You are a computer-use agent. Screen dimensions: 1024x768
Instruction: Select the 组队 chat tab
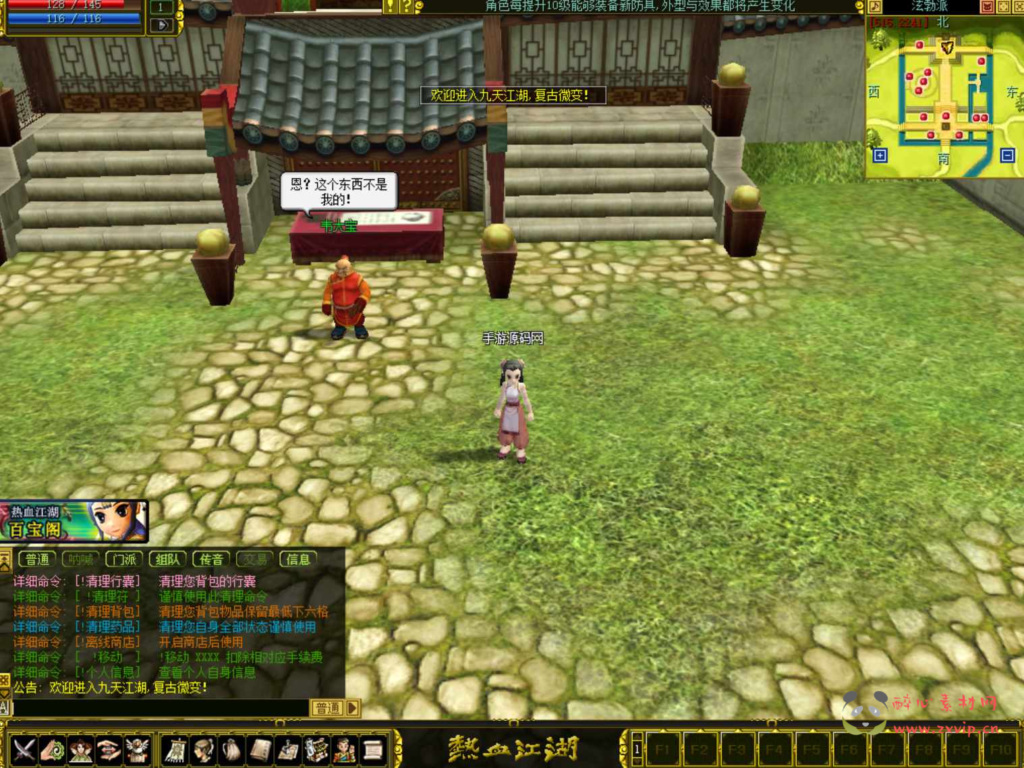tap(168, 559)
